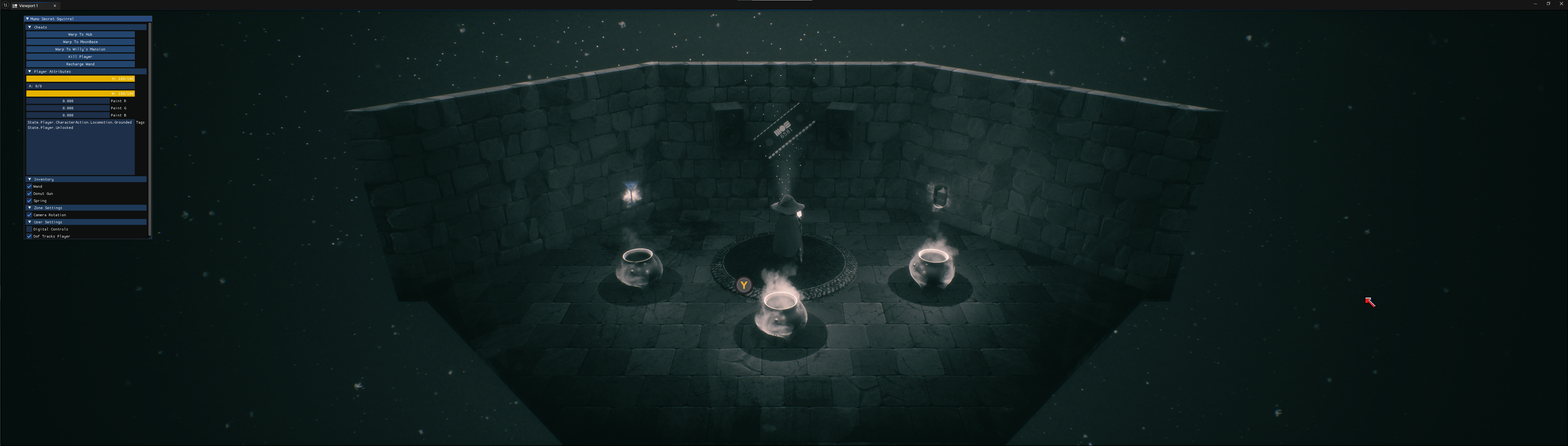
Task: Disable the Spring inventory item
Action: (29, 201)
